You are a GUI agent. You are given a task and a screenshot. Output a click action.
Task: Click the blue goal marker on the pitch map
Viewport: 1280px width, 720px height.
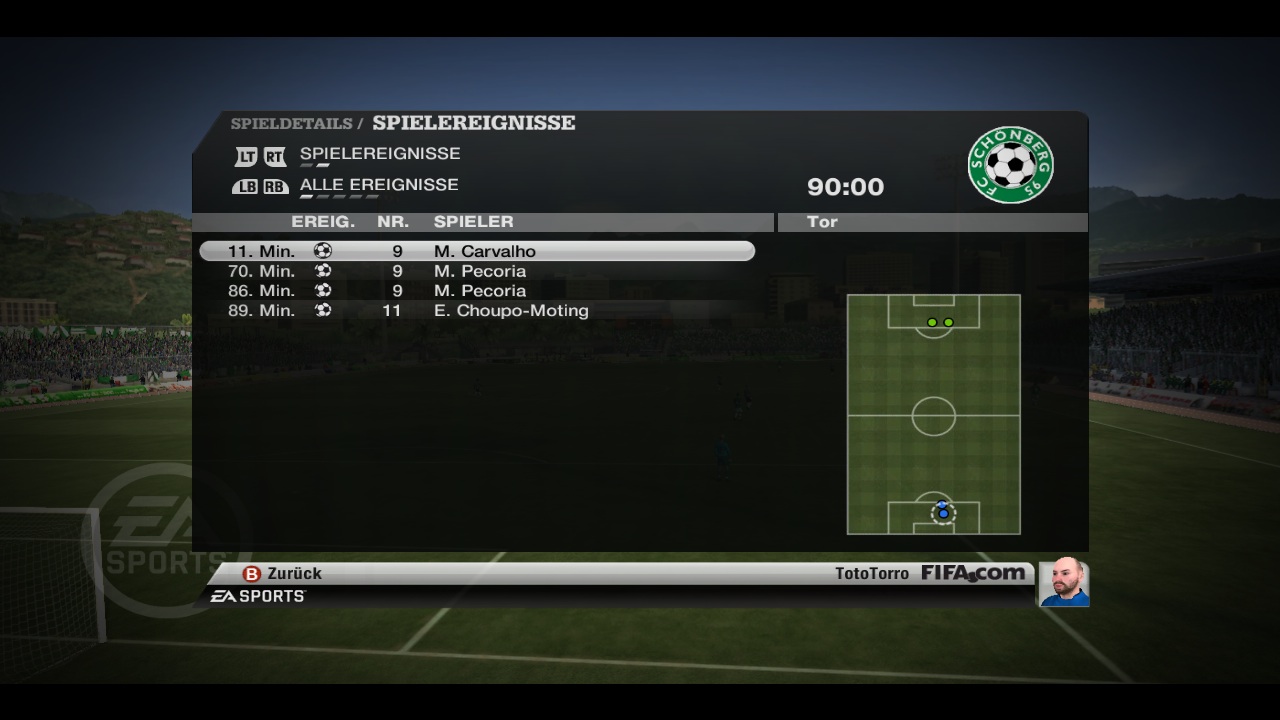943,512
